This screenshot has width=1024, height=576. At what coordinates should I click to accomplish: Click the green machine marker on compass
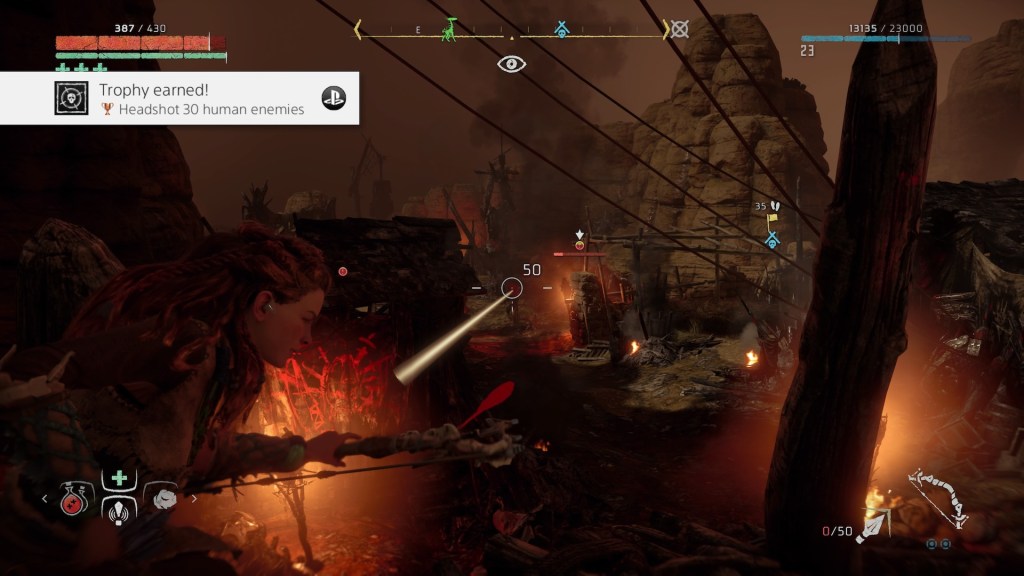tap(451, 29)
